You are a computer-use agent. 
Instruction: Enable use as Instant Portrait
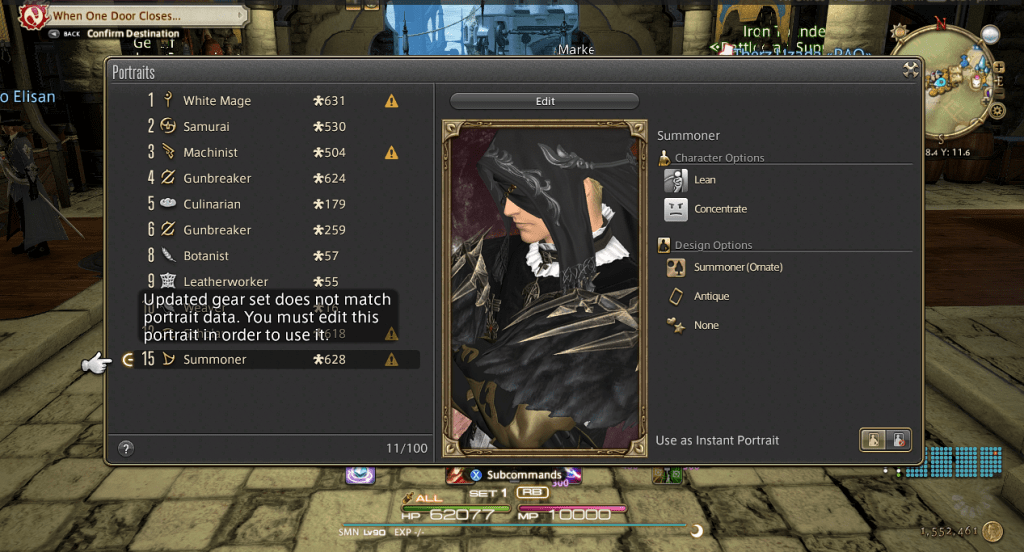874,440
